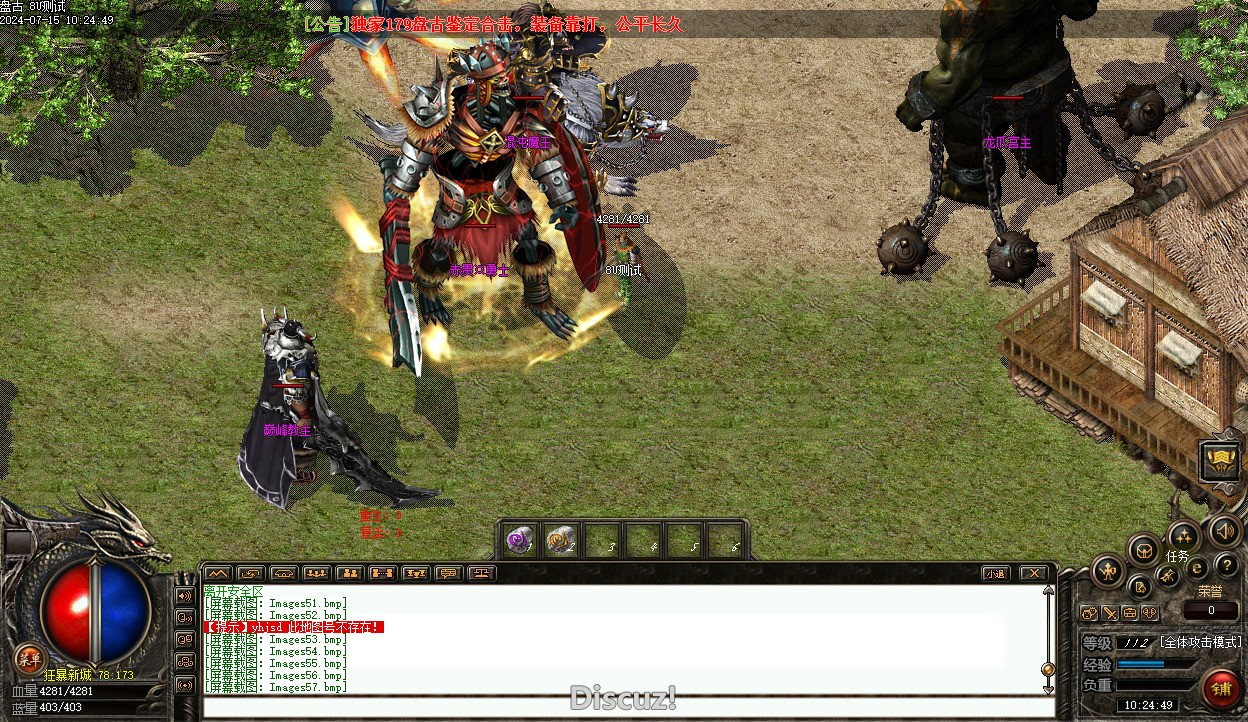Use the orange scroll in hotbar slot 2
The height and width of the screenshot is (722, 1248).
(x=560, y=540)
